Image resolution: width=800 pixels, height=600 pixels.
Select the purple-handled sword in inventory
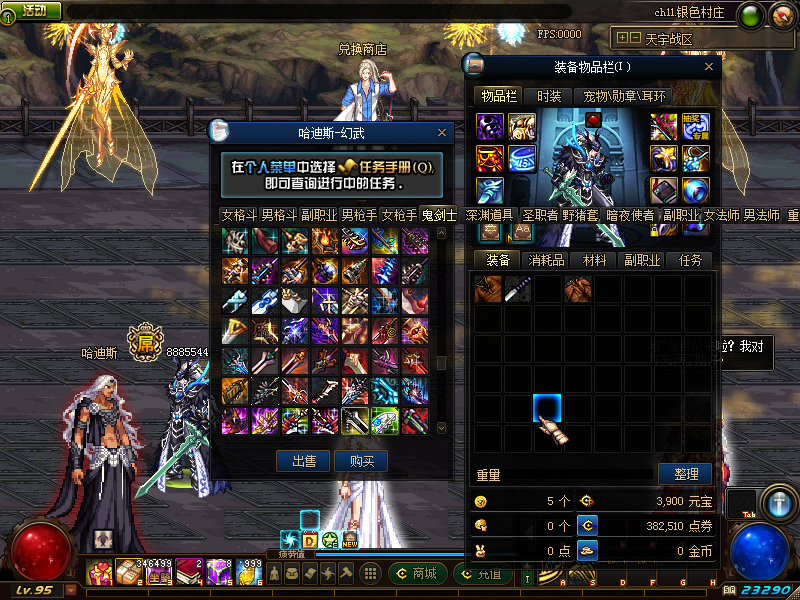(518, 289)
